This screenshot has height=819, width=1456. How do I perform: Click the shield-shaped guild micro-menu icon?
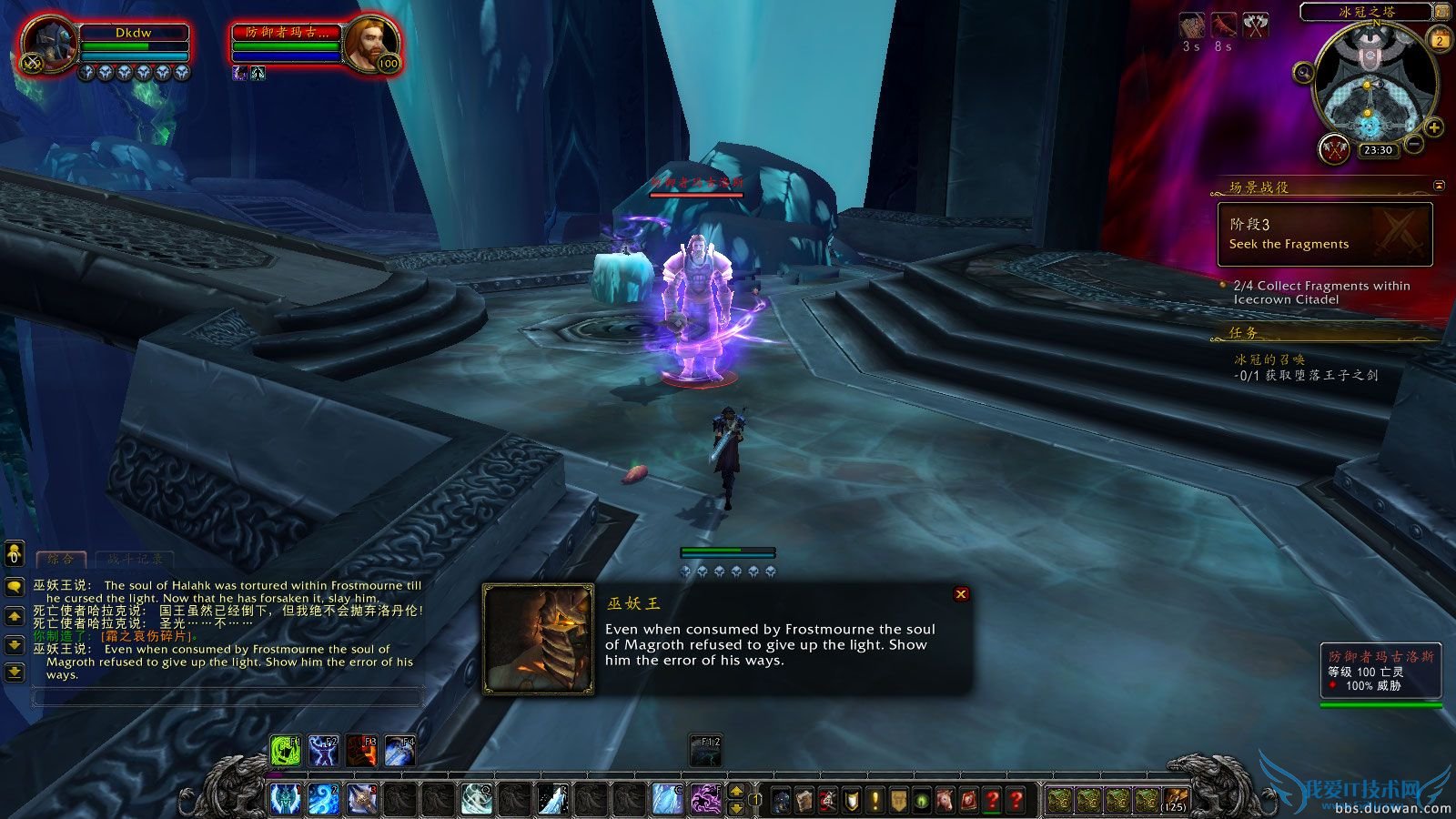[x=850, y=799]
